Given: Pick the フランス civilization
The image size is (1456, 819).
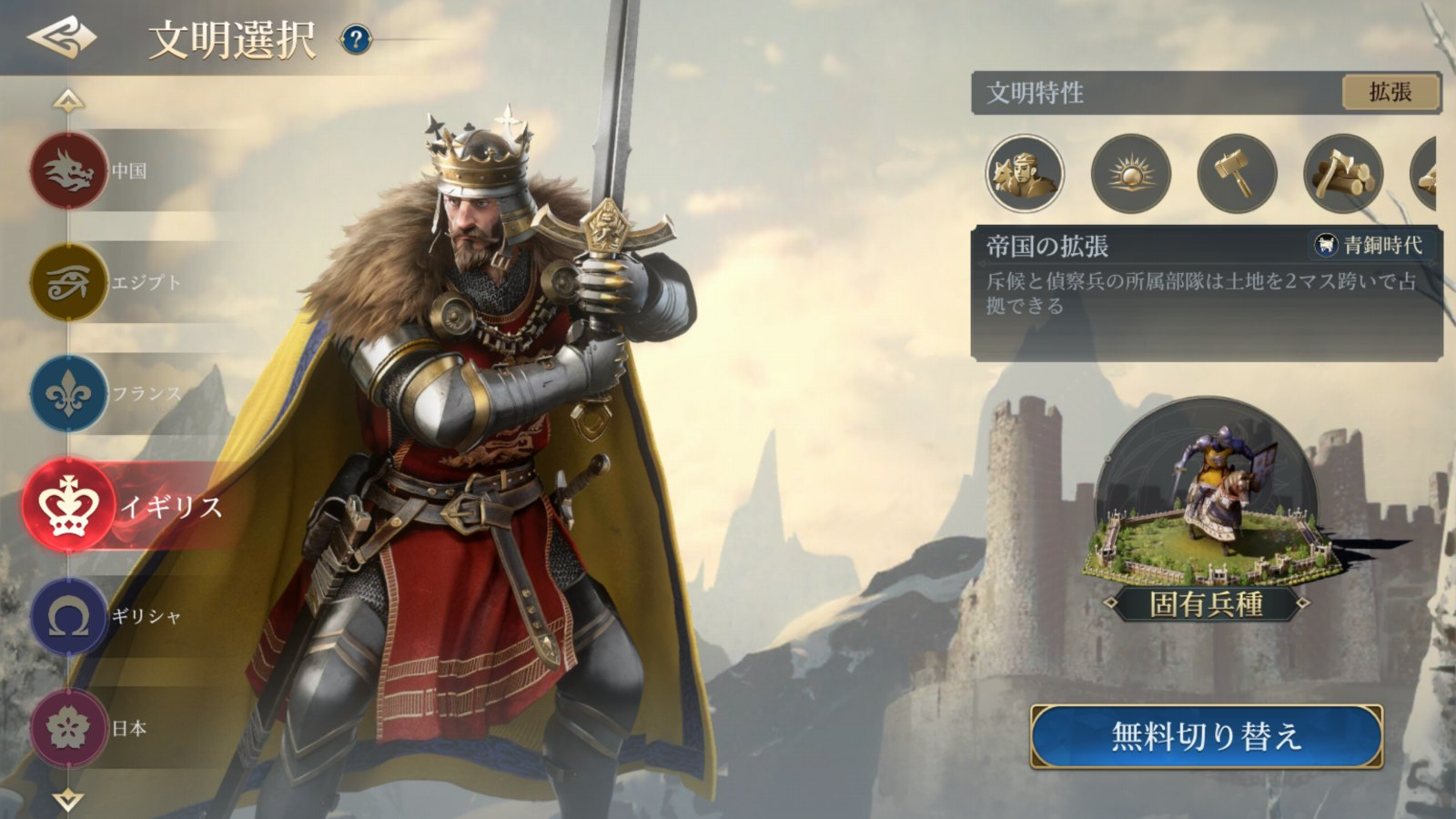Looking at the screenshot, I should [x=69, y=394].
